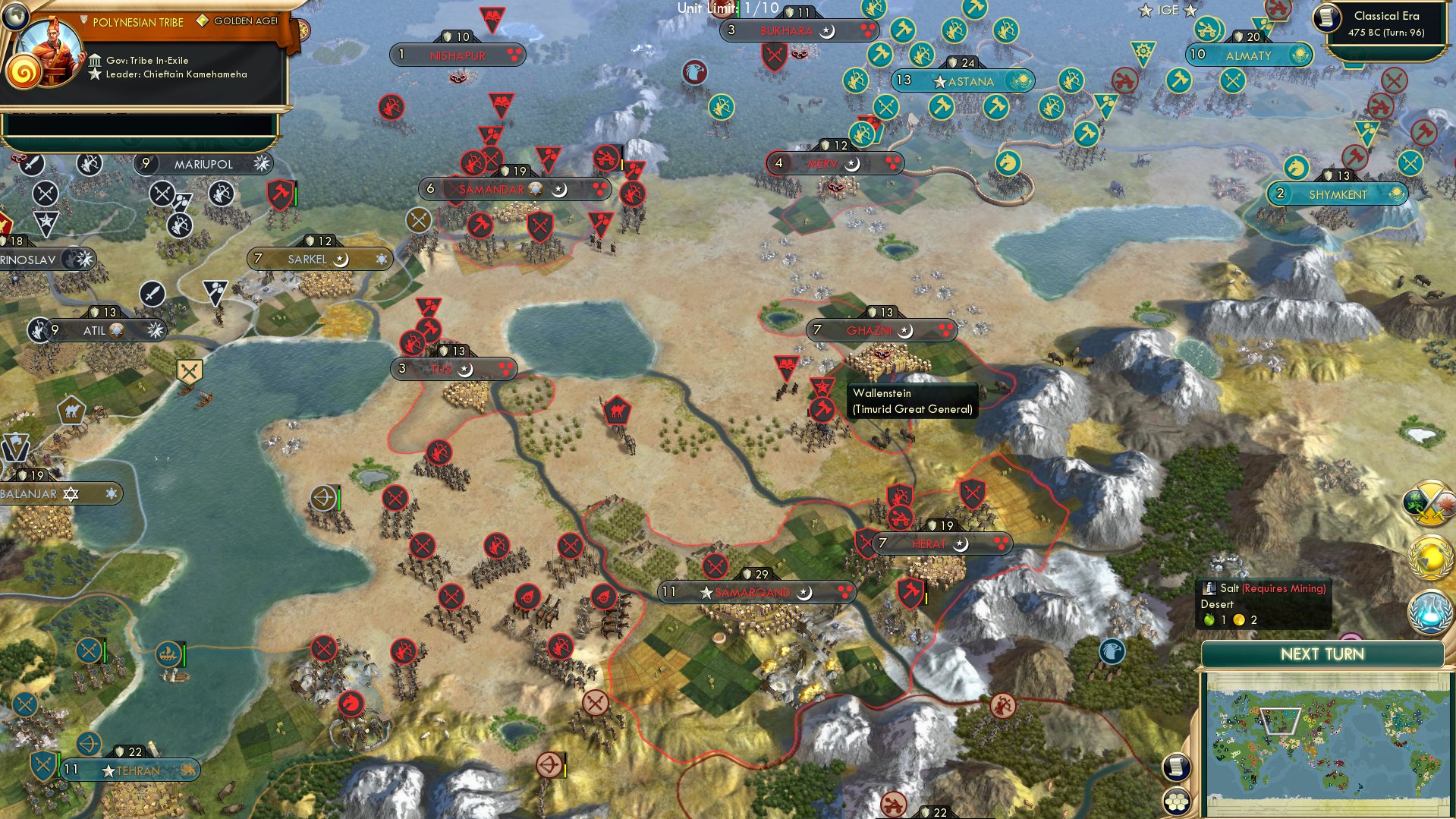Click the world minimap

click(x=1325, y=743)
